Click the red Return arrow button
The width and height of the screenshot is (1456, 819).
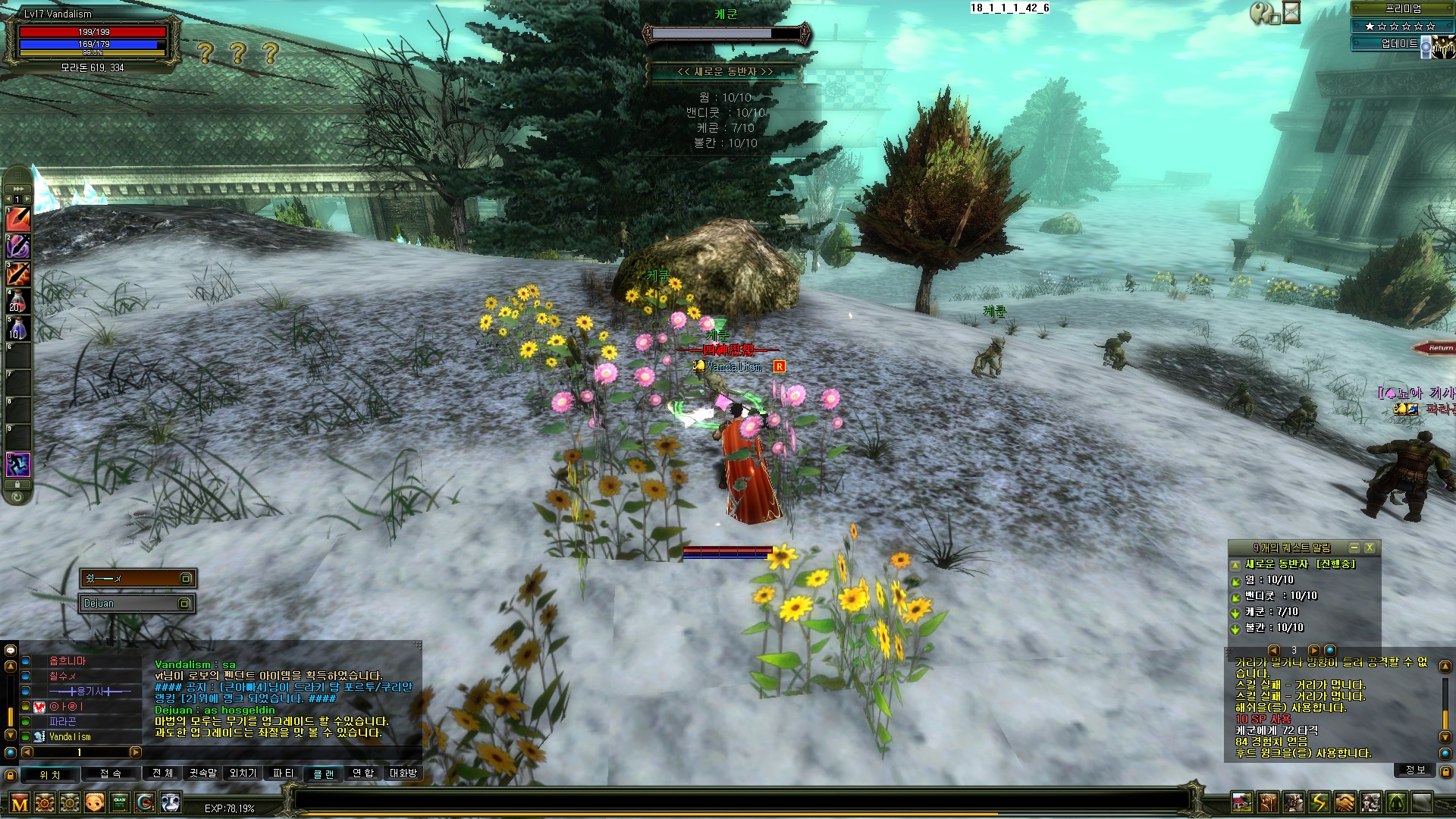(1434, 348)
